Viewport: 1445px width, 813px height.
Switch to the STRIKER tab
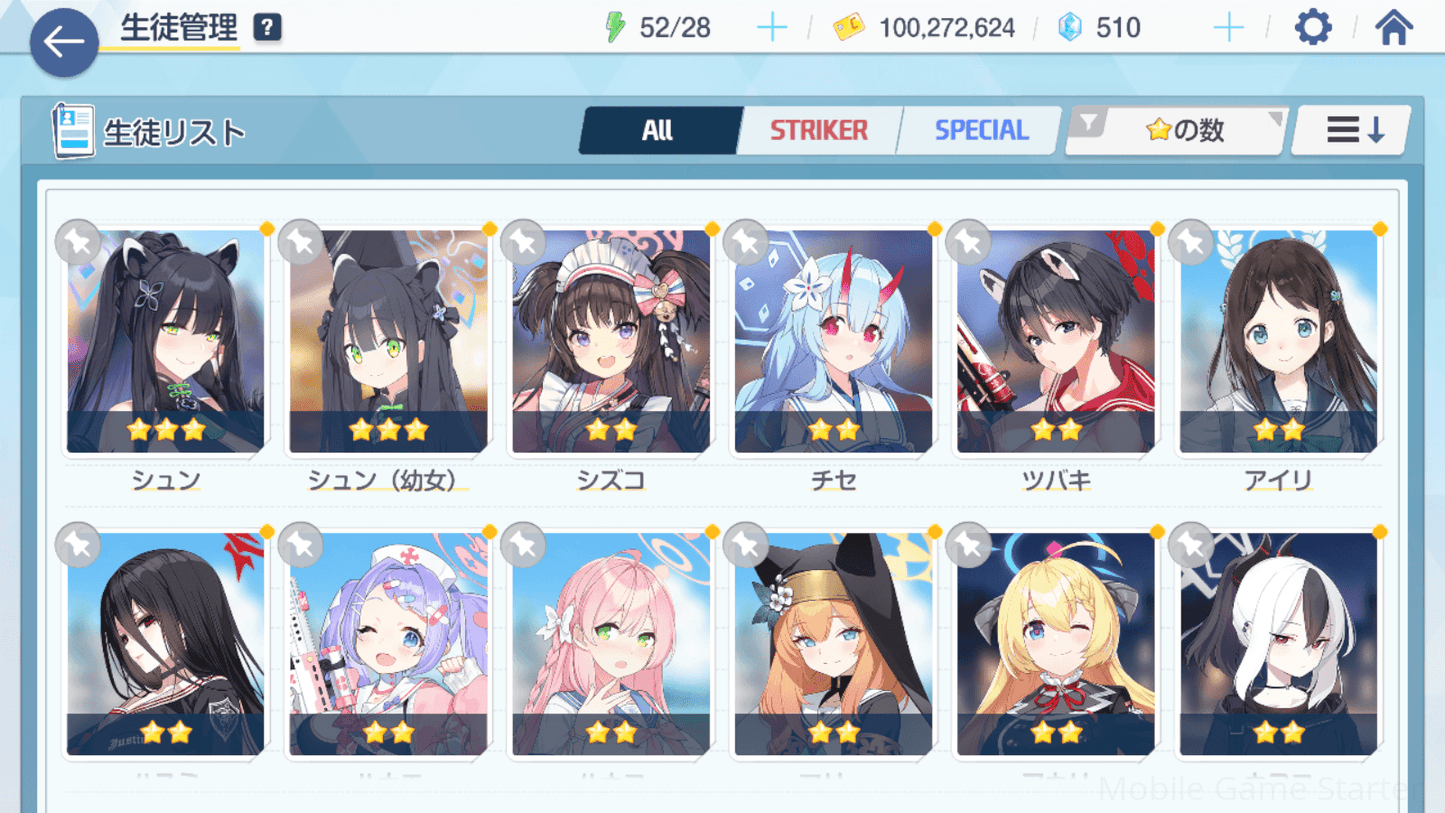pyautogui.click(x=819, y=131)
